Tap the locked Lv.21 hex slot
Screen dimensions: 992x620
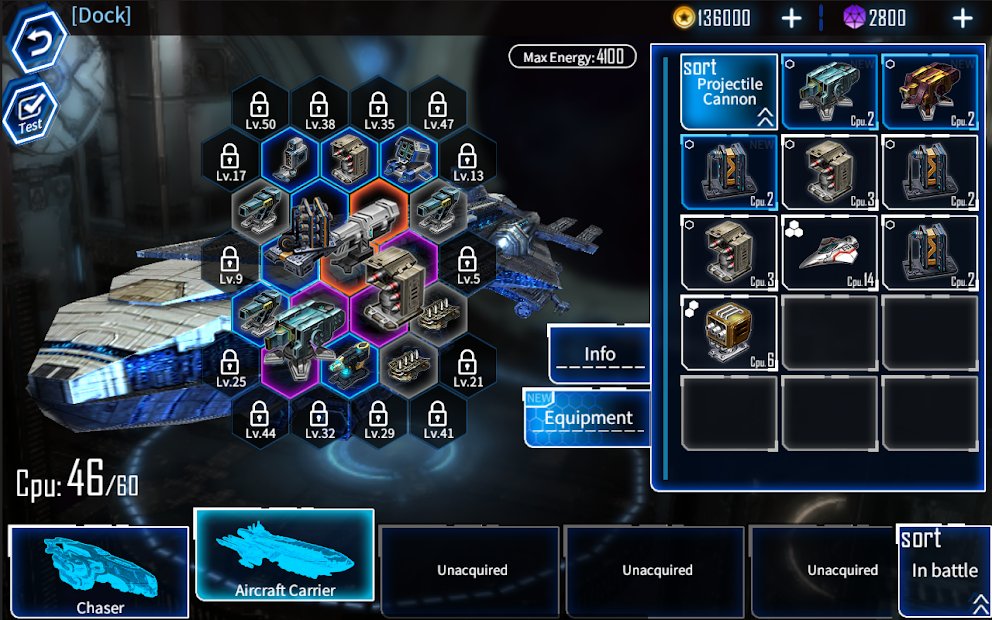[468, 366]
